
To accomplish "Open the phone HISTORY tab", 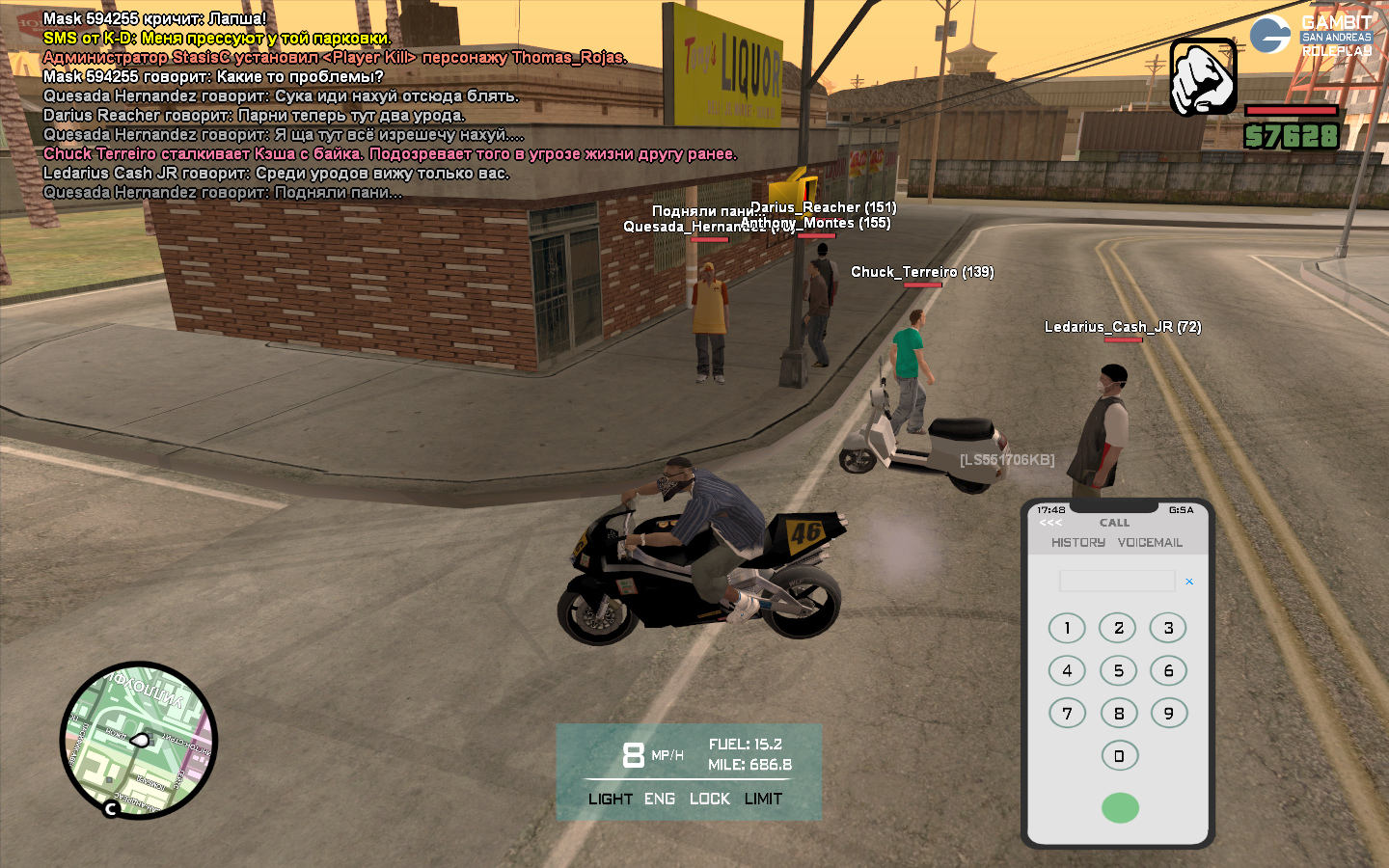I will (1078, 543).
